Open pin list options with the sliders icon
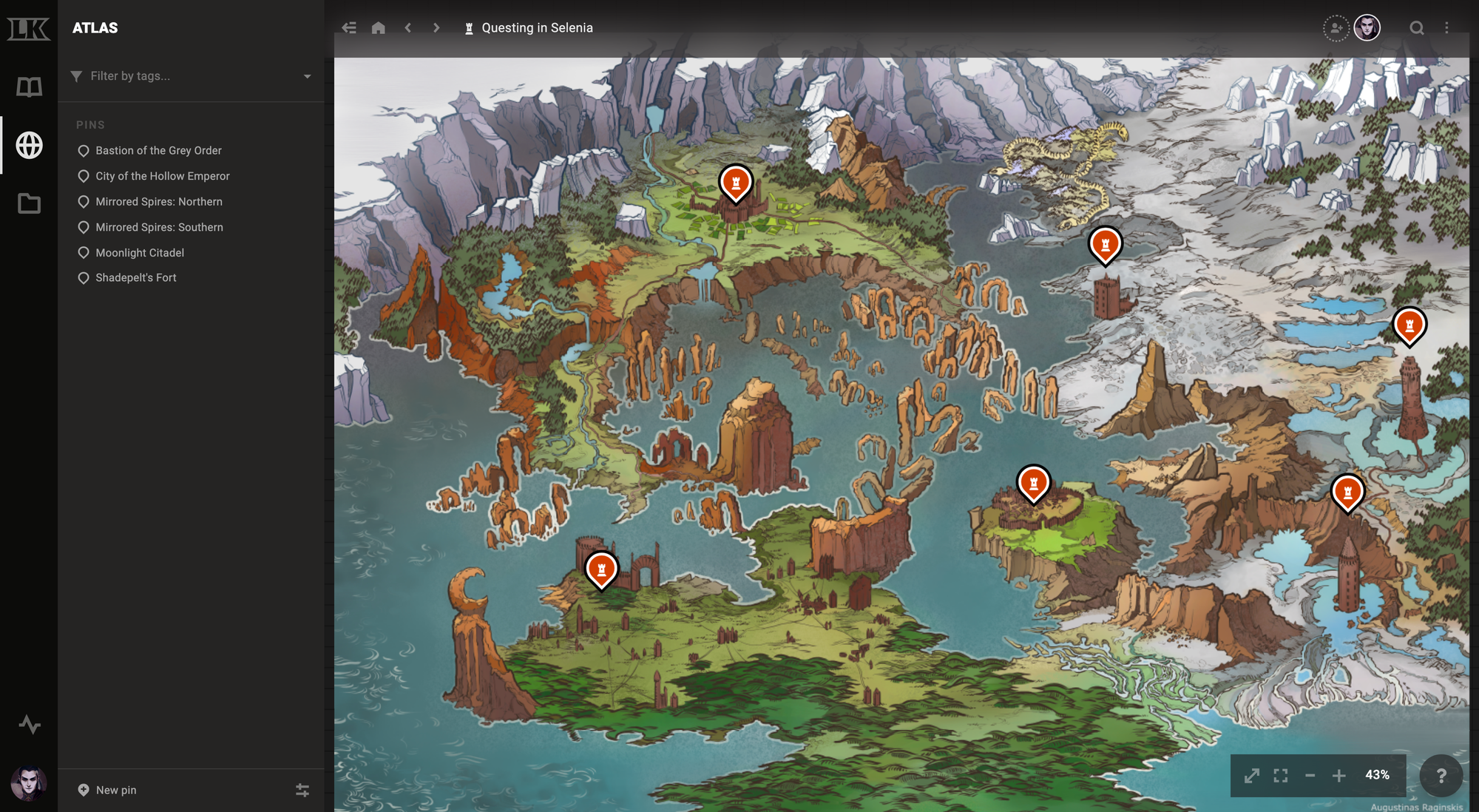 302,790
